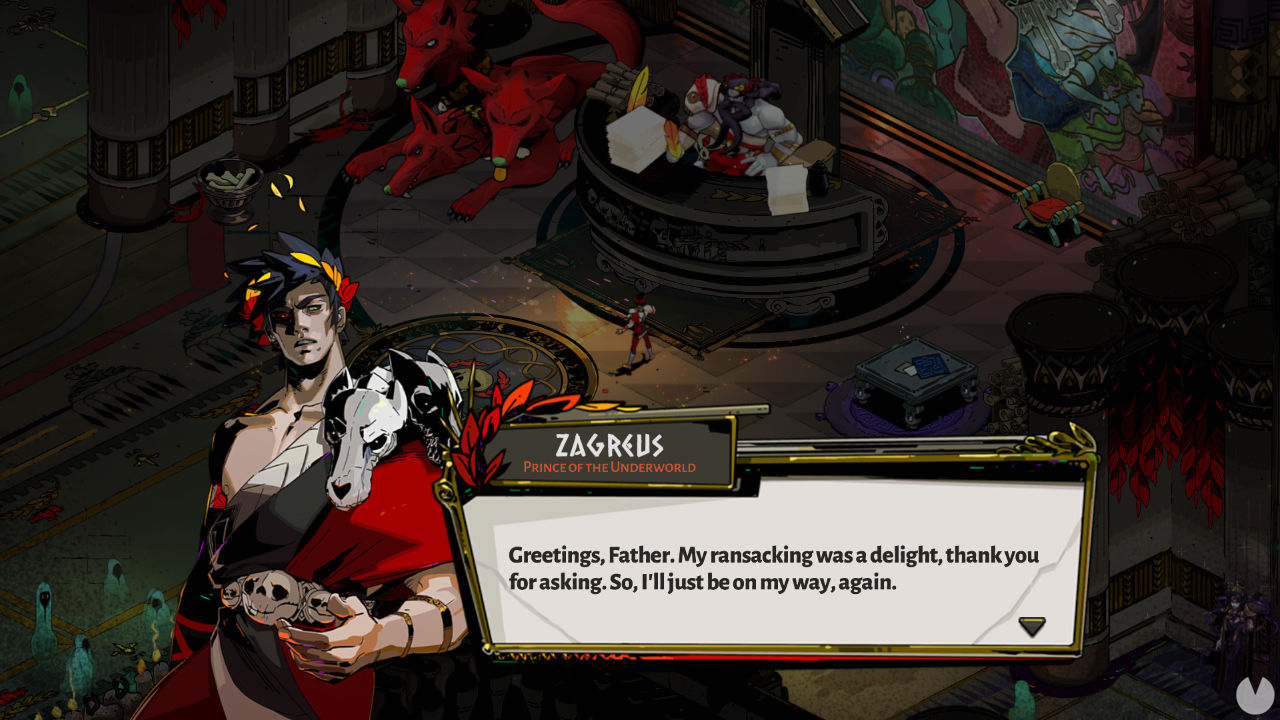The height and width of the screenshot is (720, 1280).
Task: Click Hades seated at his desk
Action: [745, 110]
